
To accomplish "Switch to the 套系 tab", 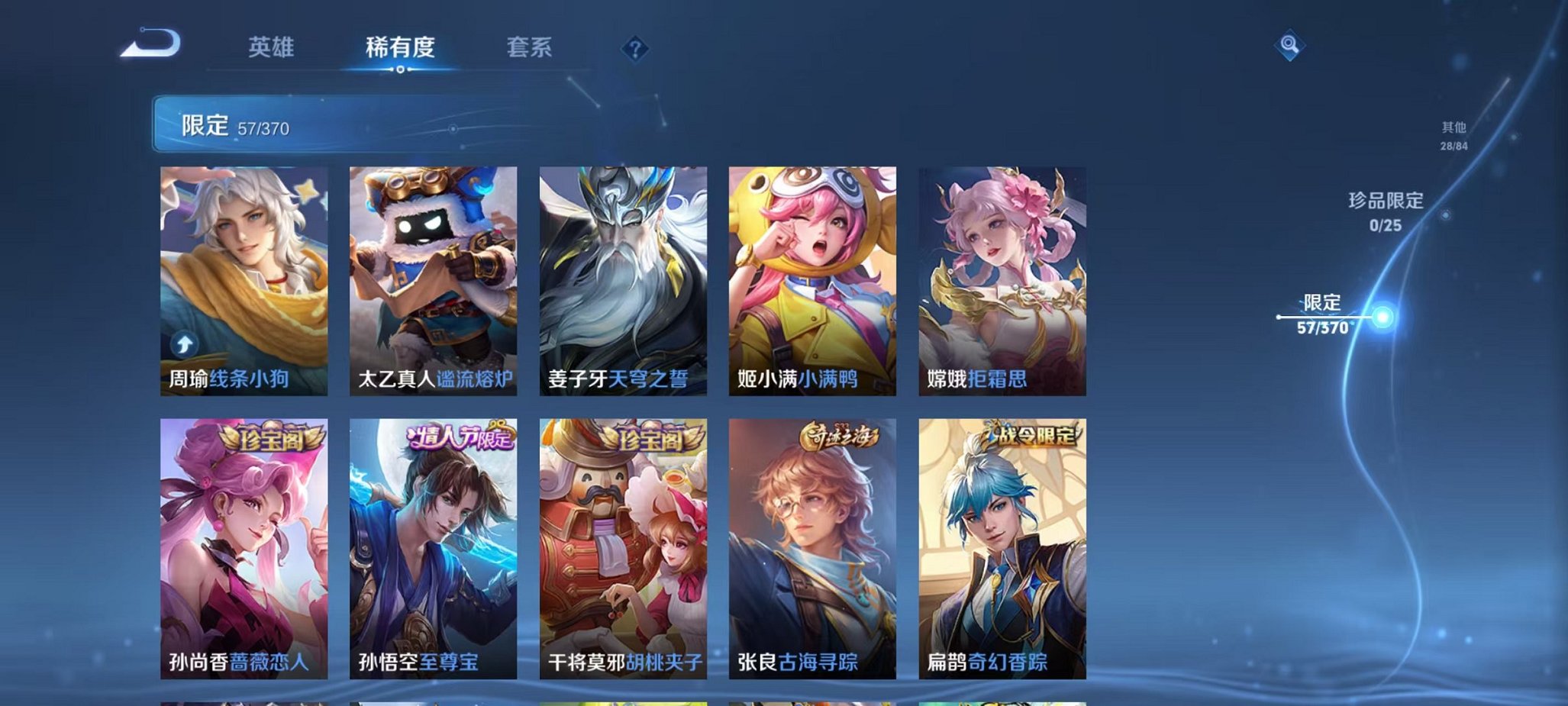I will (x=530, y=47).
